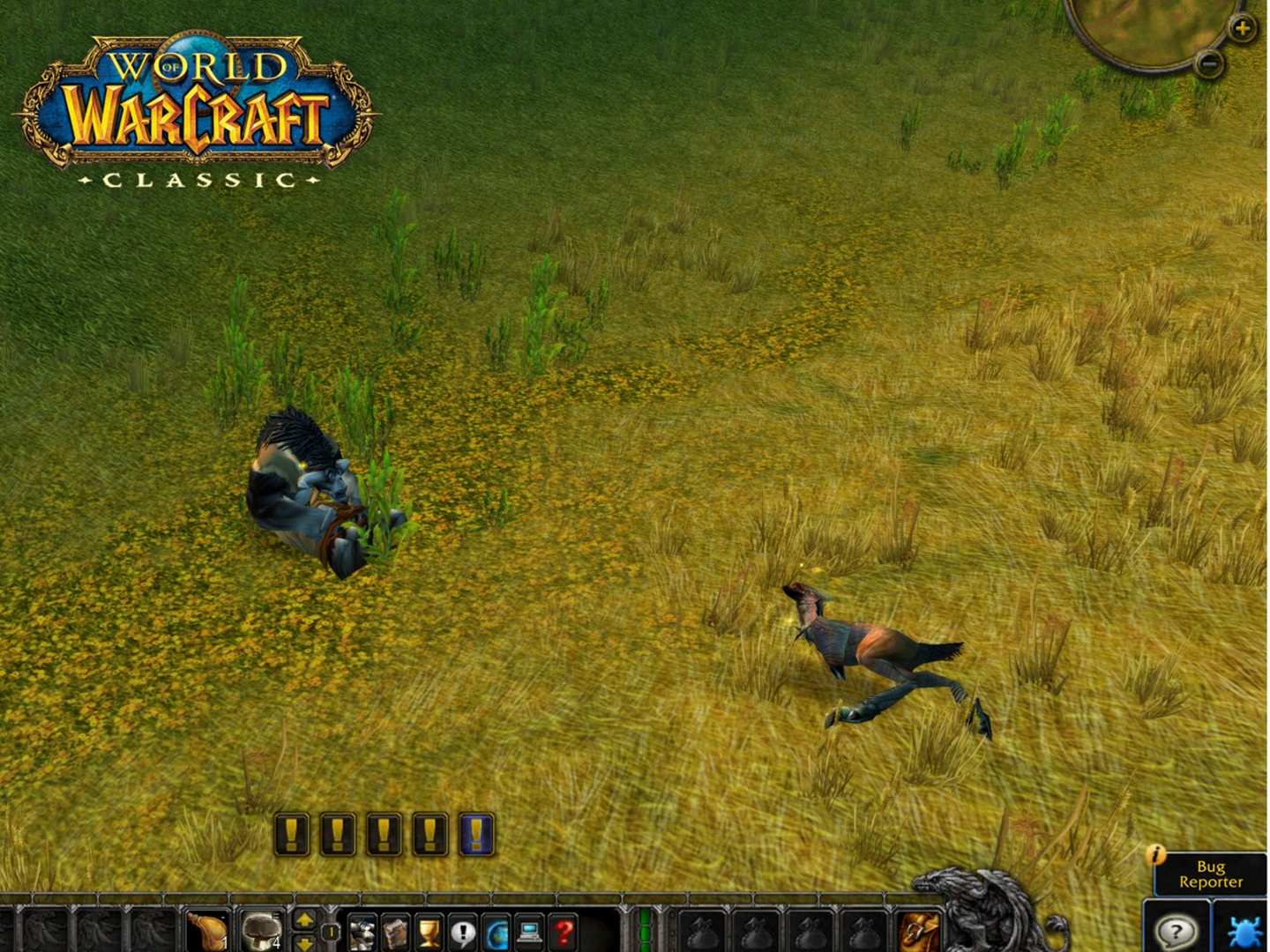Screen dimensions: 1270x952
Task: Use the waterskin on the action bar
Action: coord(207,932)
